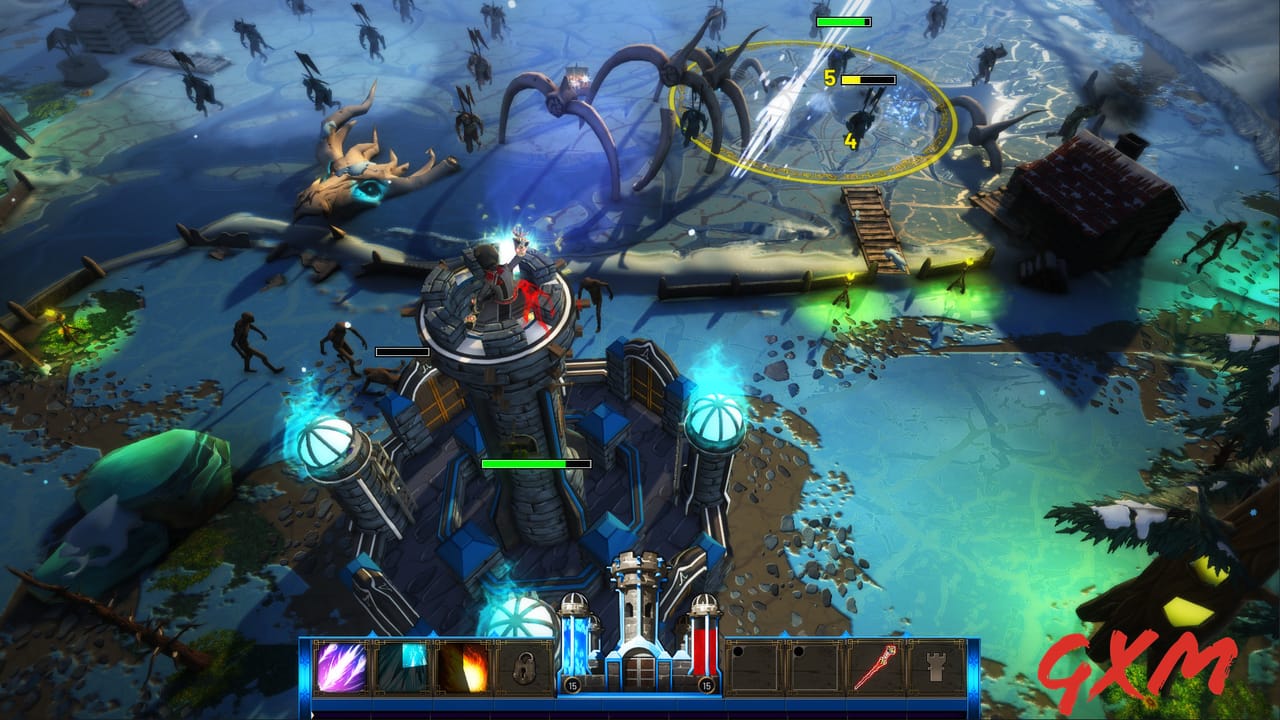The height and width of the screenshot is (720, 1280).
Task: Click the black depleted health bar near the zombies
Action: tap(400, 351)
